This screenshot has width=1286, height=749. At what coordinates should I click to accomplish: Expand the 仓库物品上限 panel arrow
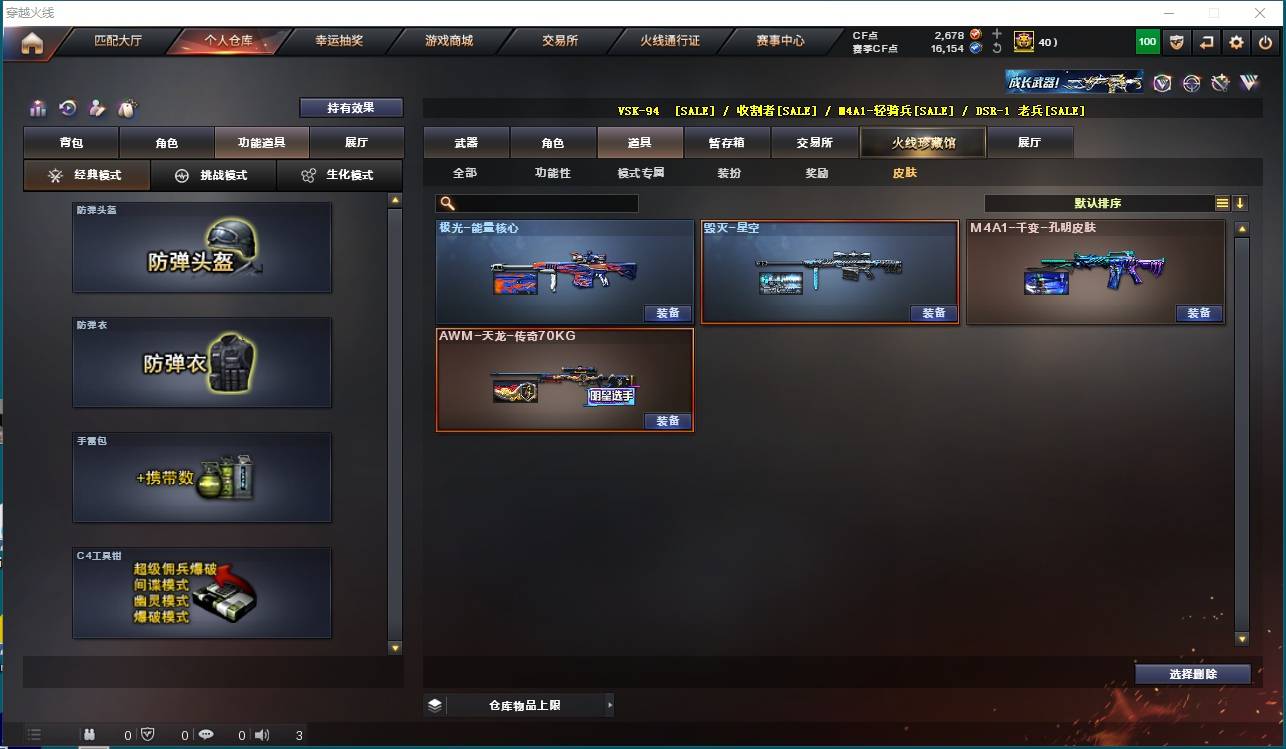click(x=610, y=704)
